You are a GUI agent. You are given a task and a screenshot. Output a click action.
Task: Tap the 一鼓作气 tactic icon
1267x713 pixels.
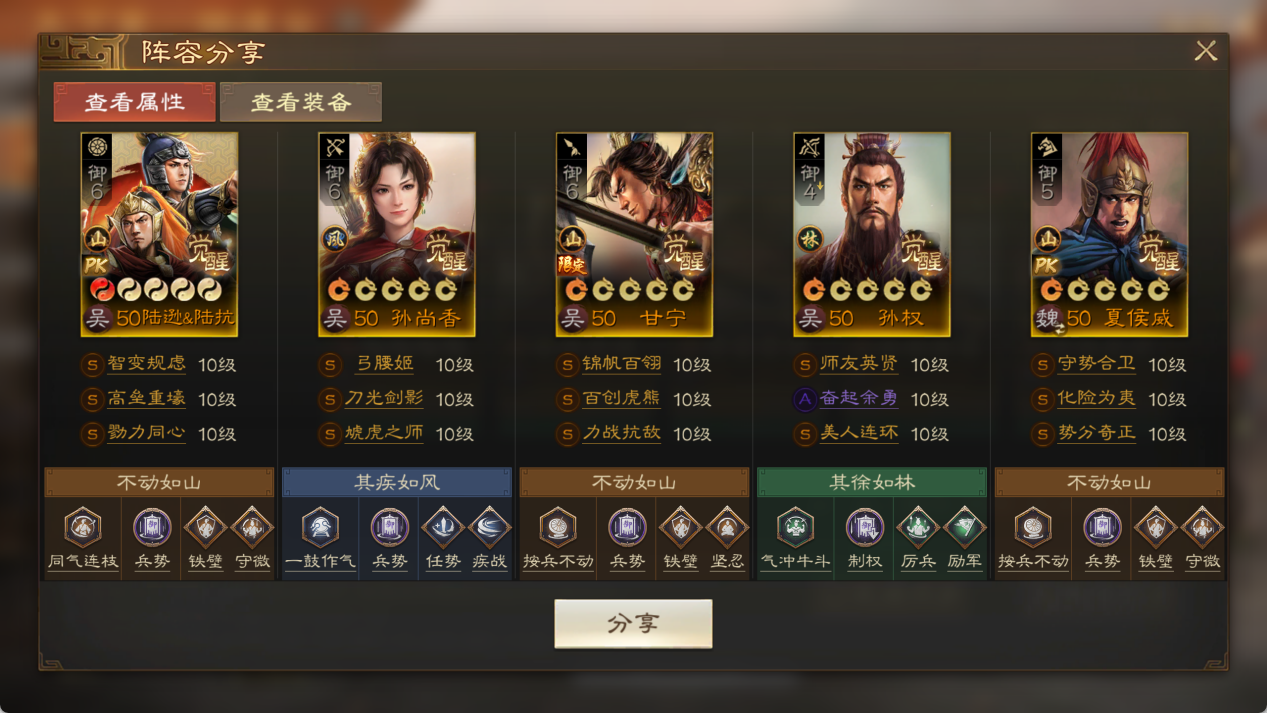point(320,528)
